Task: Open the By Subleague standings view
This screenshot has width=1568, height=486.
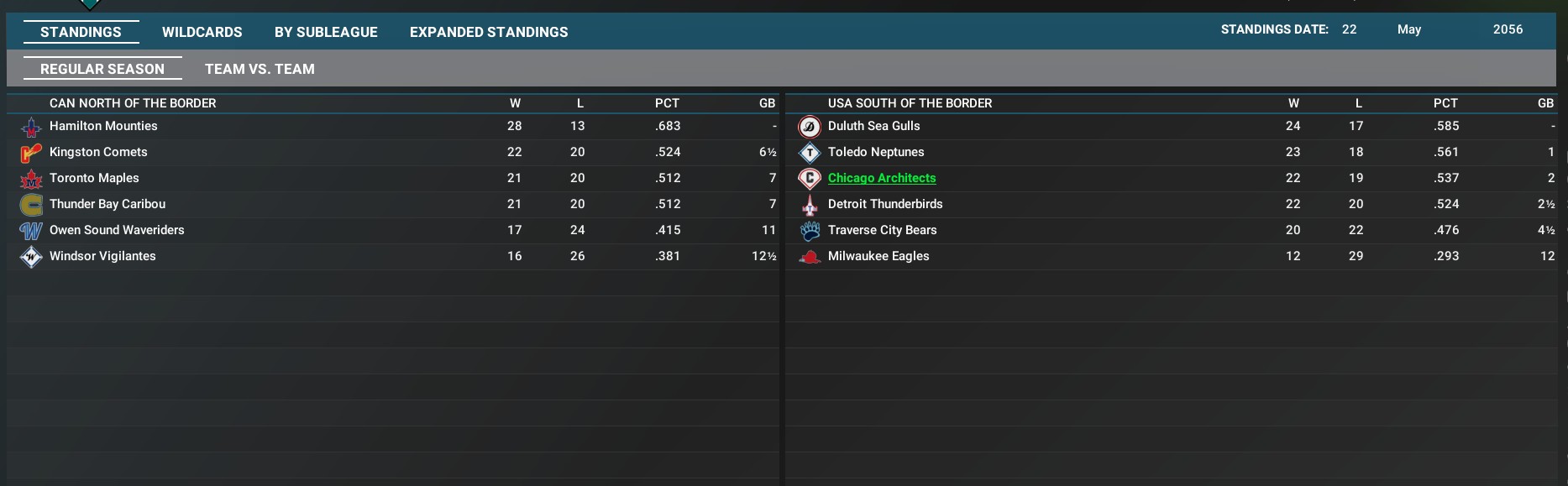Action: coord(326,32)
